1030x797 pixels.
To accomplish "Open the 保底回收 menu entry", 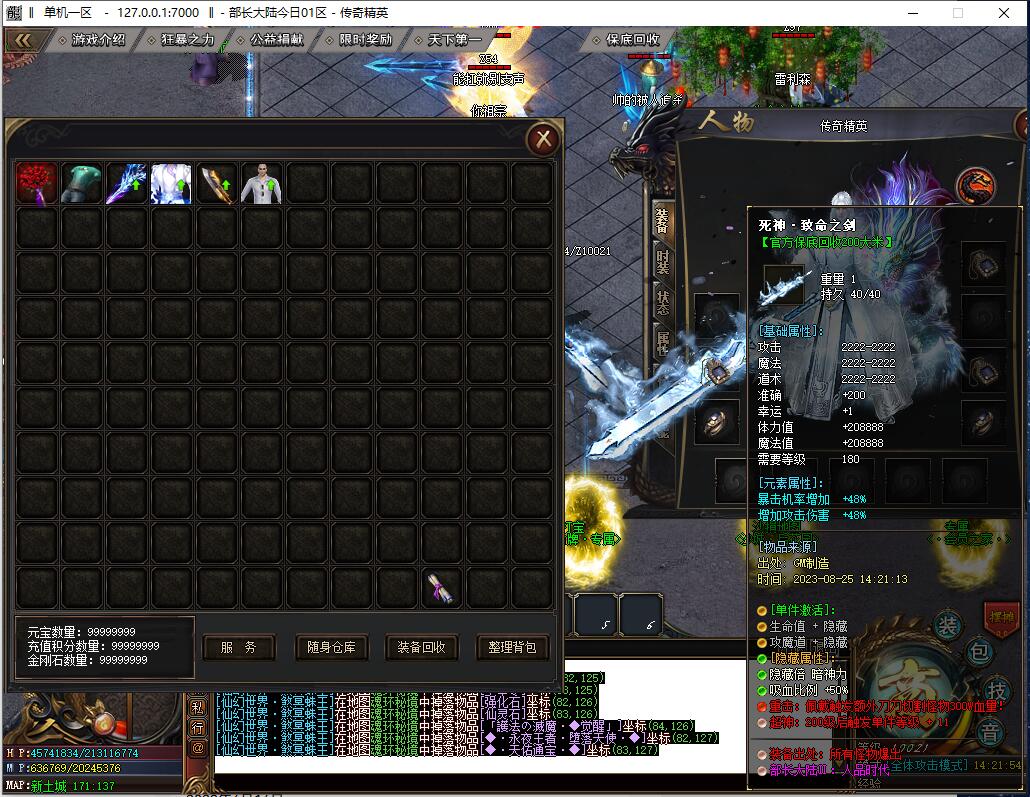I will (x=632, y=40).
